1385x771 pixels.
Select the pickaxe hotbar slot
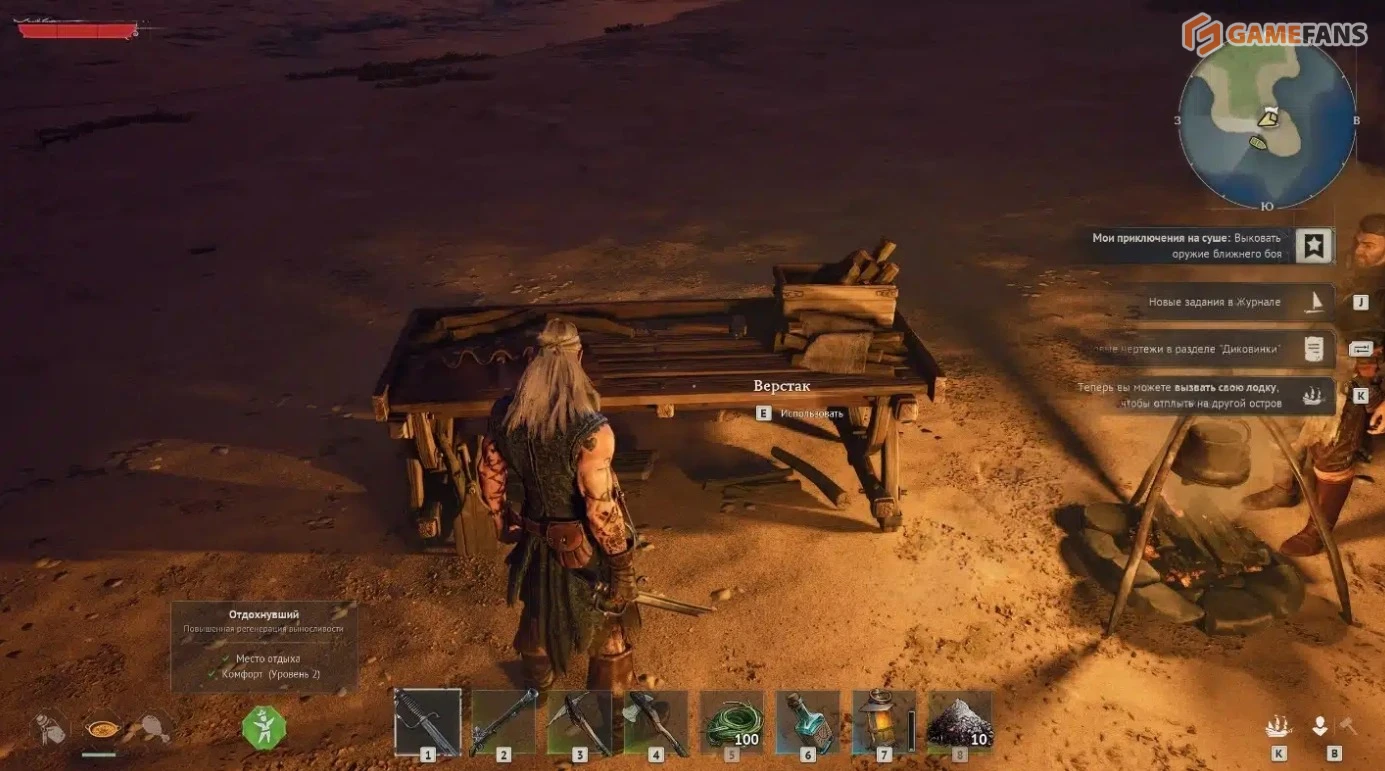(579, 721)
